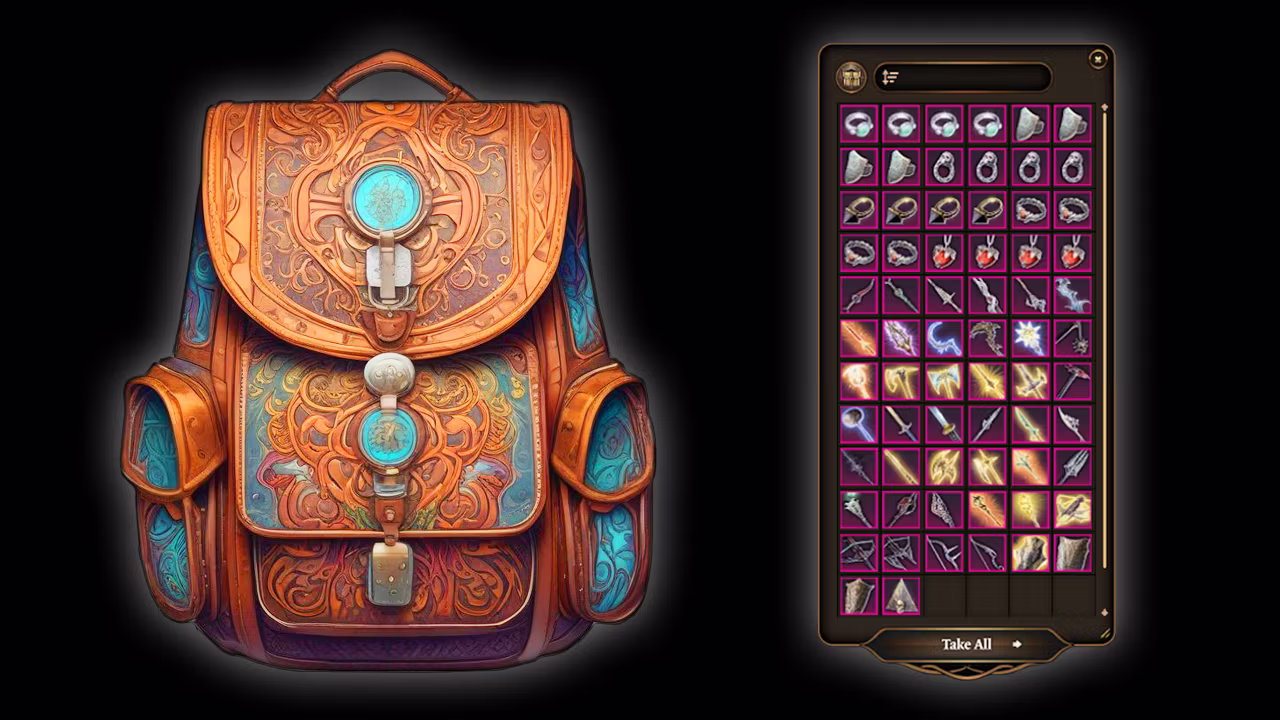The image size is (1280, 720).
Task: Select the triangular skull shield slot
Action: point(901,596)
